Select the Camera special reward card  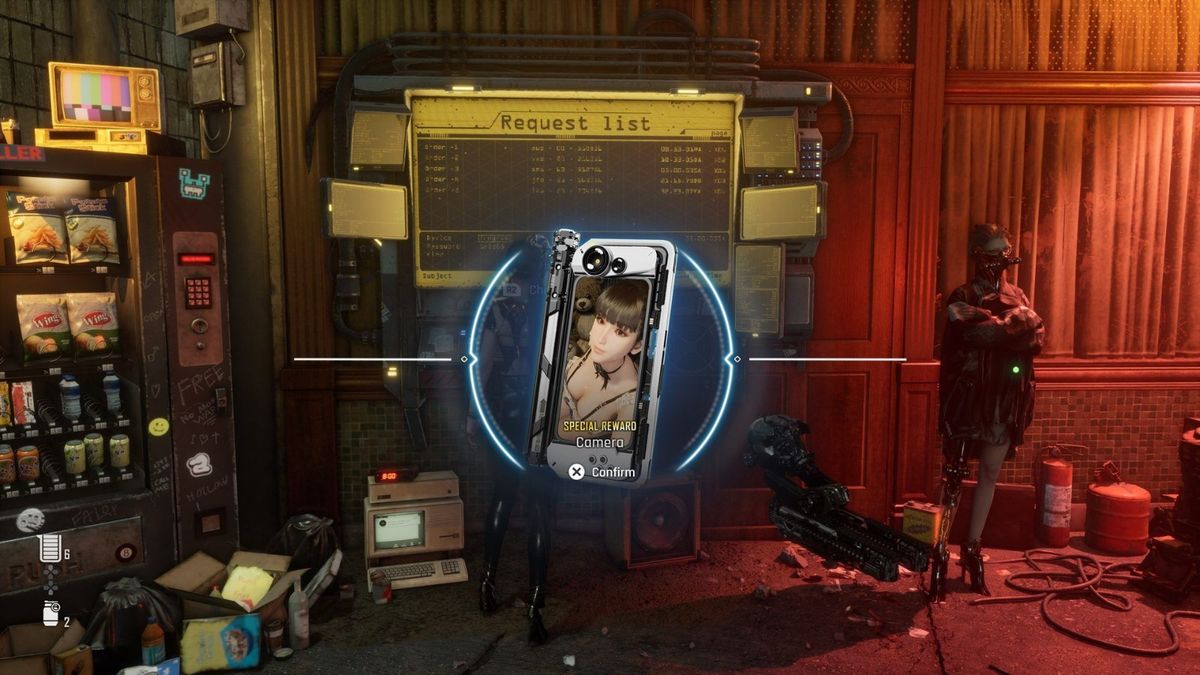pyautogui.click(x=601, y=358)
